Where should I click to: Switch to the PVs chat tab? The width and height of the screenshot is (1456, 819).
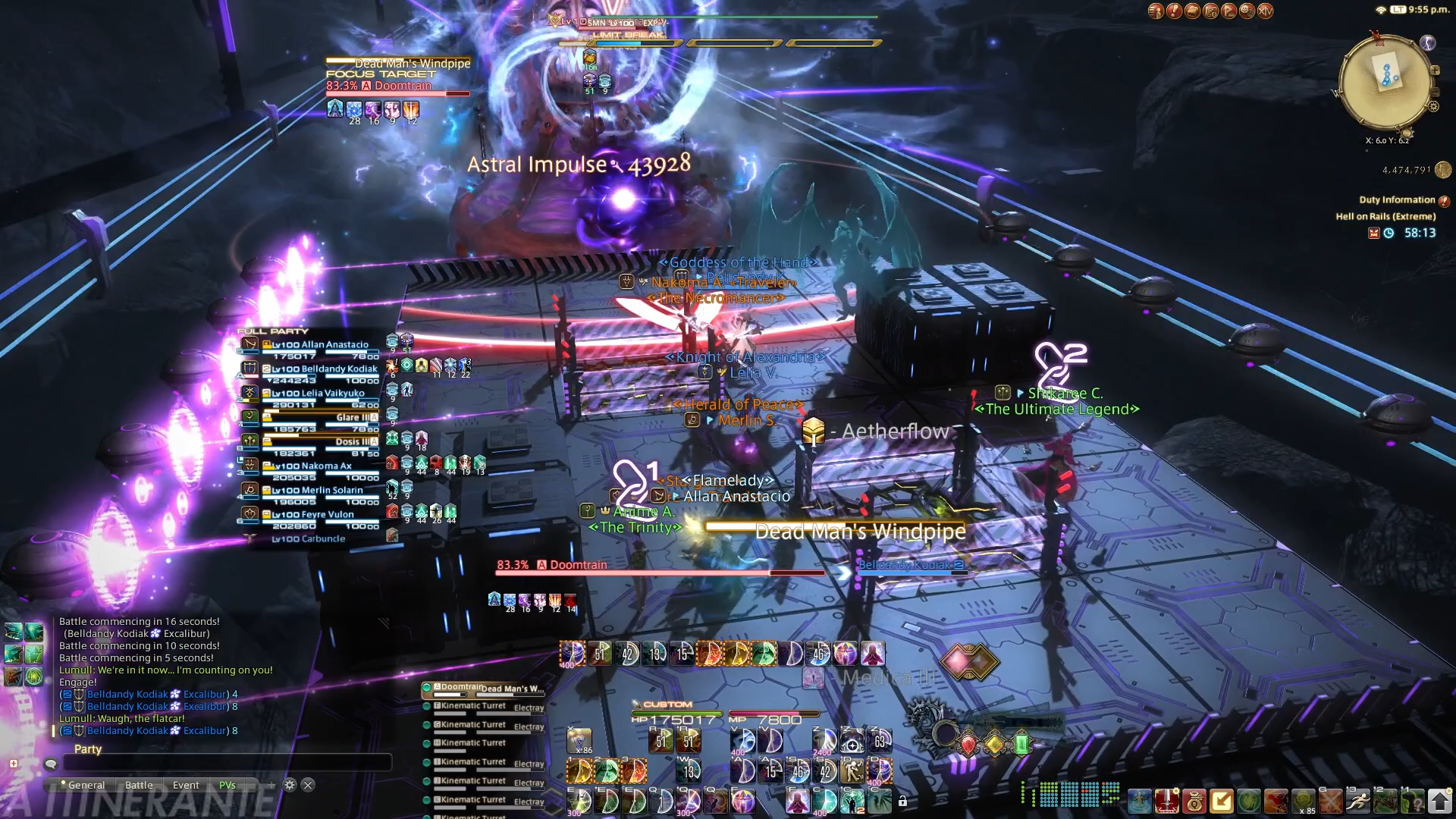click(227, 785)
